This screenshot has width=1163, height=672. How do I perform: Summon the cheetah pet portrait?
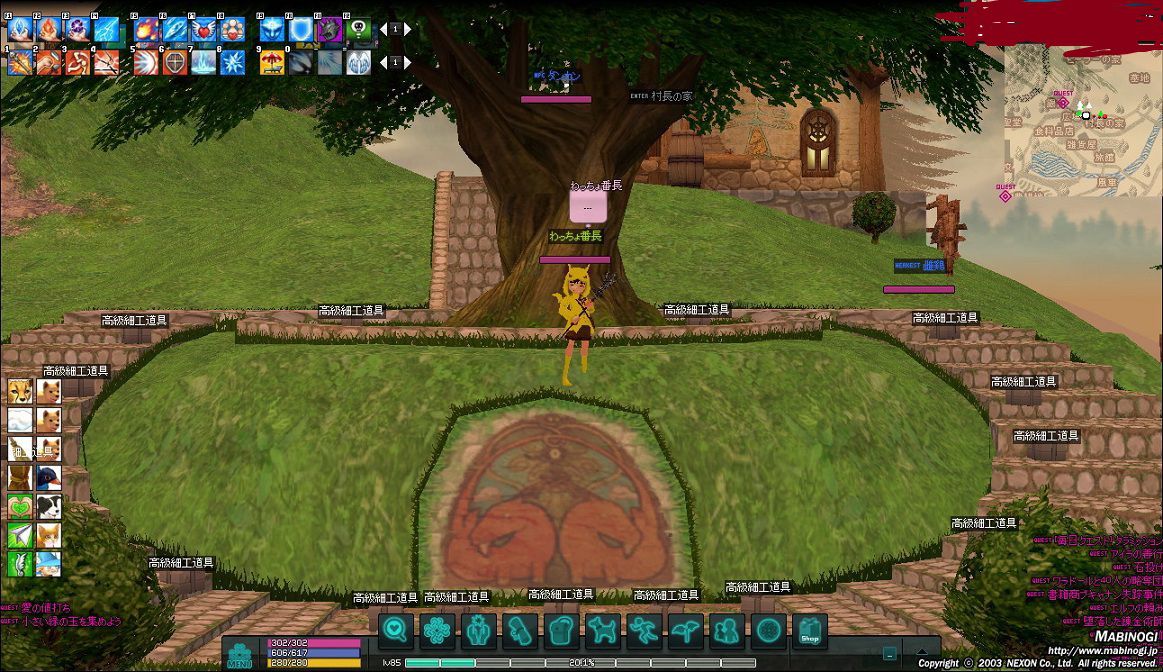point(20,391)
